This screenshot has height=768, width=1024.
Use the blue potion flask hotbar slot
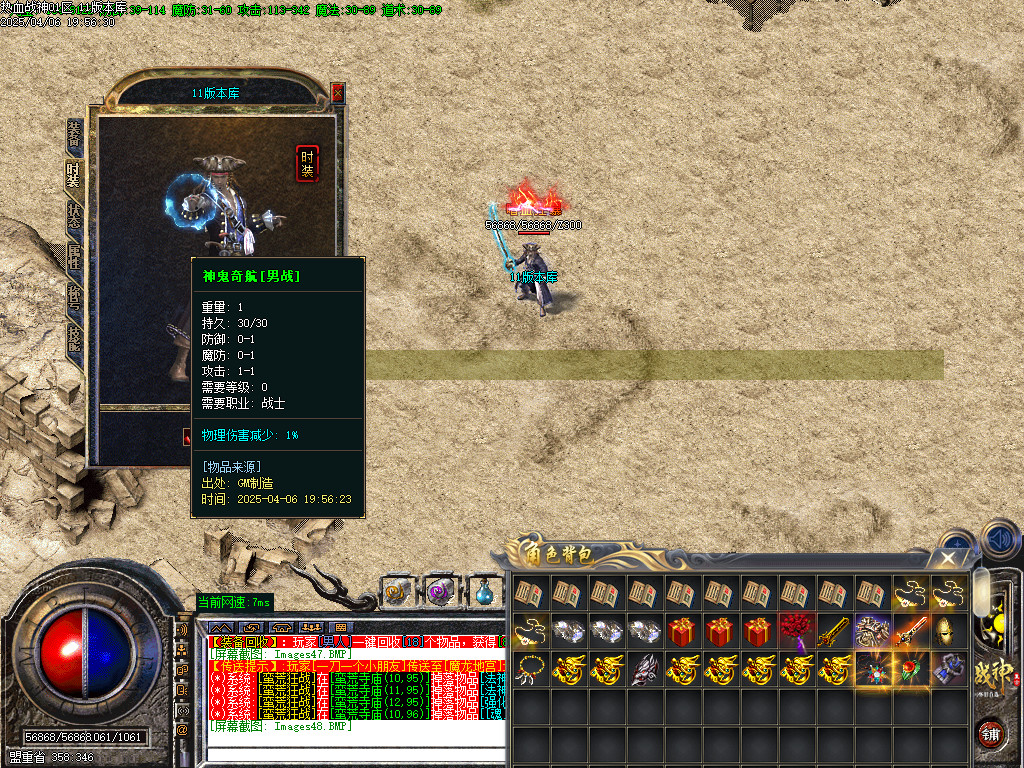coord(484,591)
